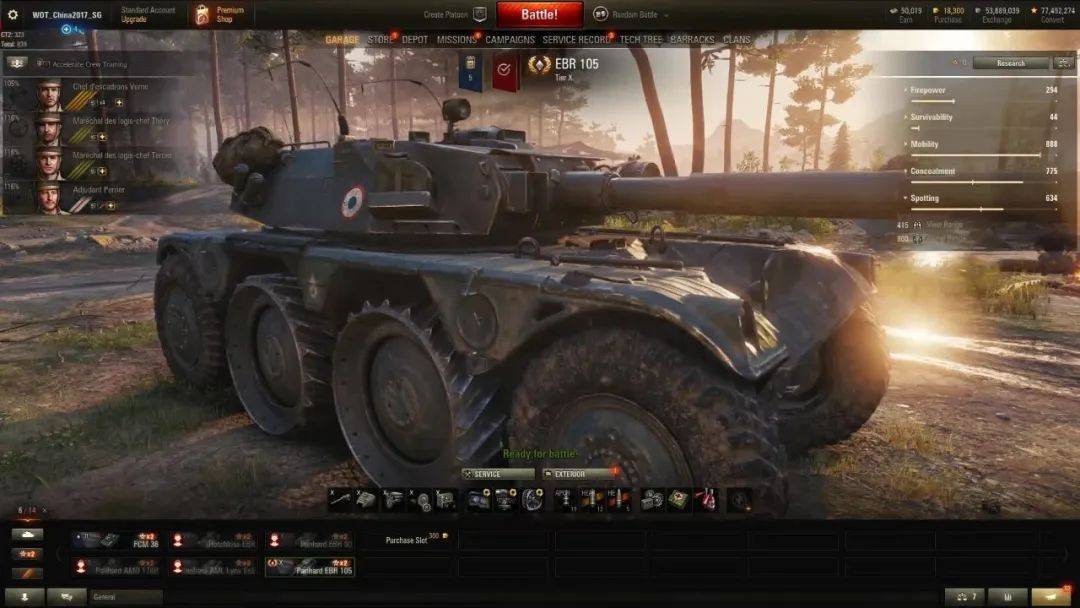Select the Panhard EBR 105 vehicle tile
The width and height of the screenshot is (1080, 608).
pyautogui.click(x=310, y=567)
